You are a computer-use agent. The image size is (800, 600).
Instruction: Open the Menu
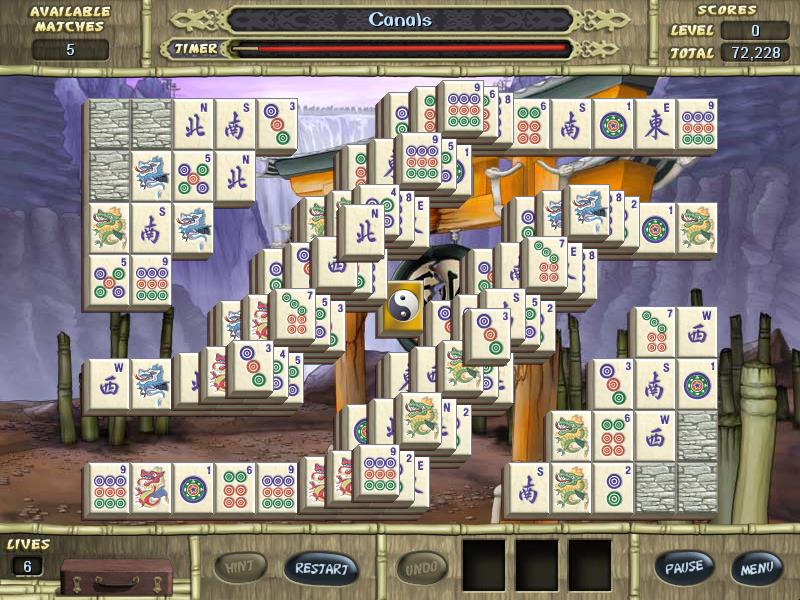(757, 567)
